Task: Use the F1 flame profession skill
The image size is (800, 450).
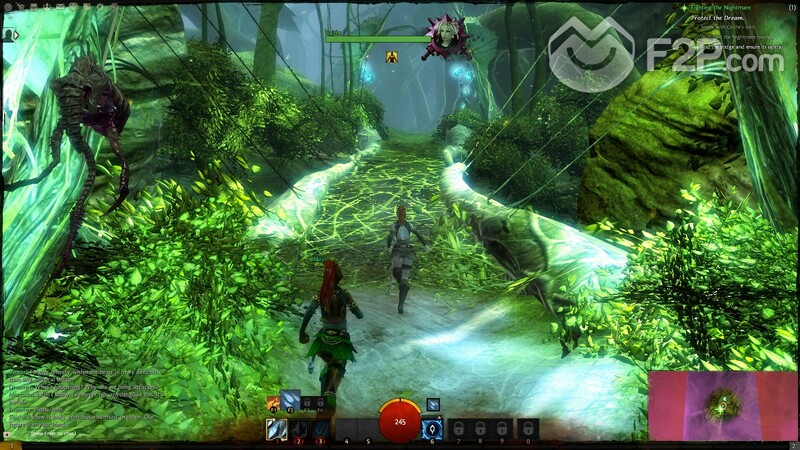Action: (273, 402)
